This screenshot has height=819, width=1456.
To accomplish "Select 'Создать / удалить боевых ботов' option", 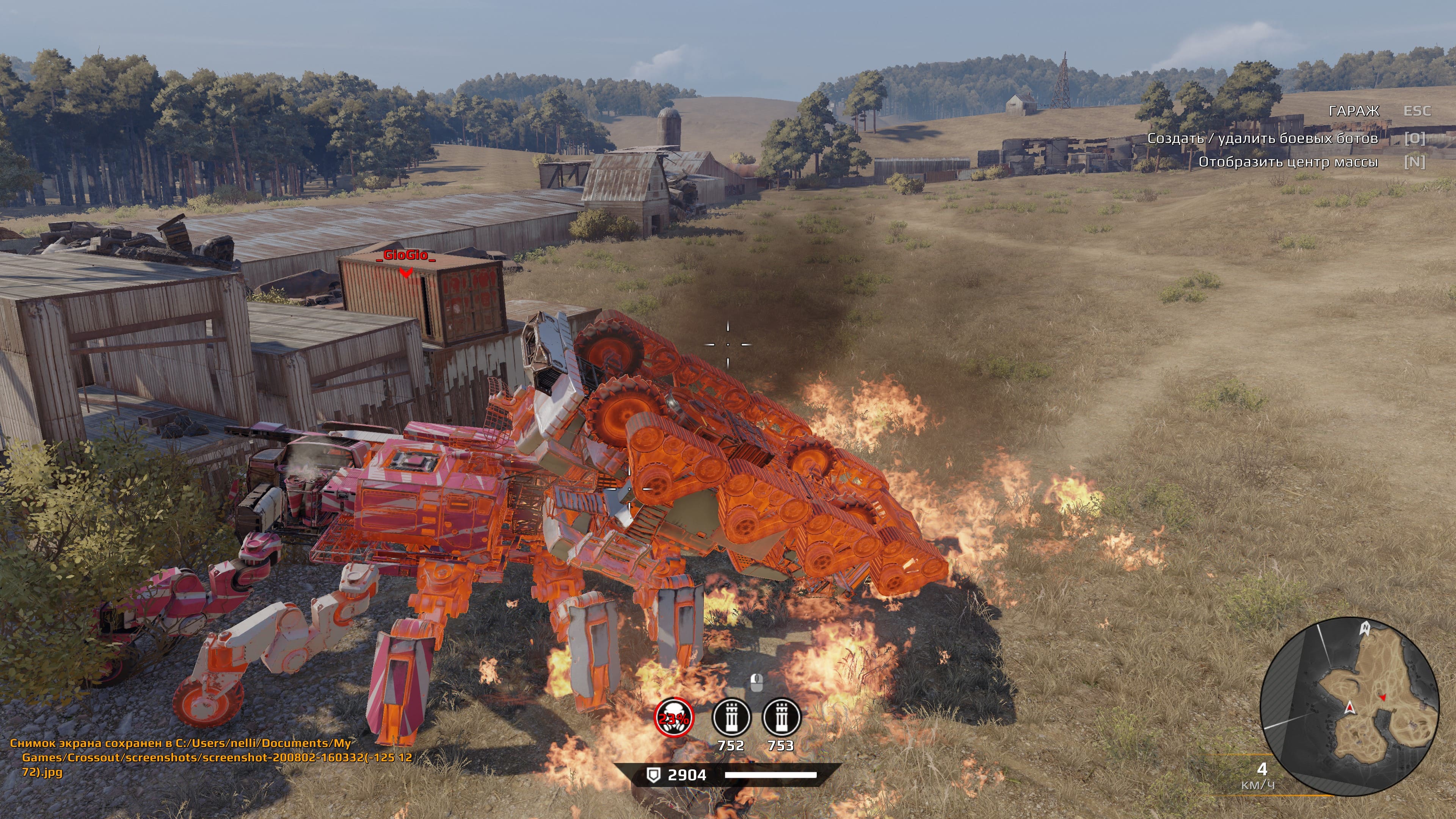I will click(1262, 138).
